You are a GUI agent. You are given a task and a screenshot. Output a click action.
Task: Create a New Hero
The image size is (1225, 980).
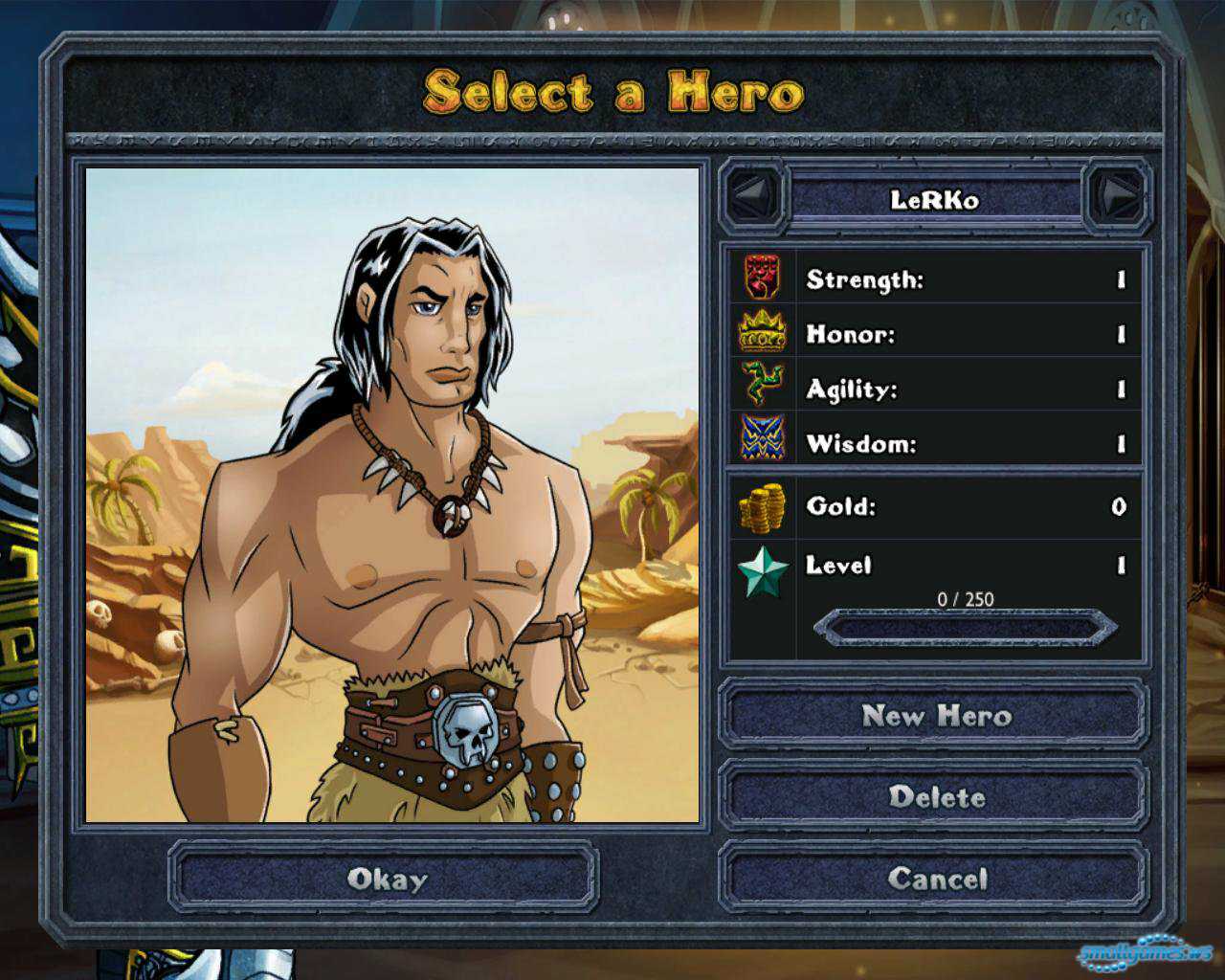pos(935,716)
